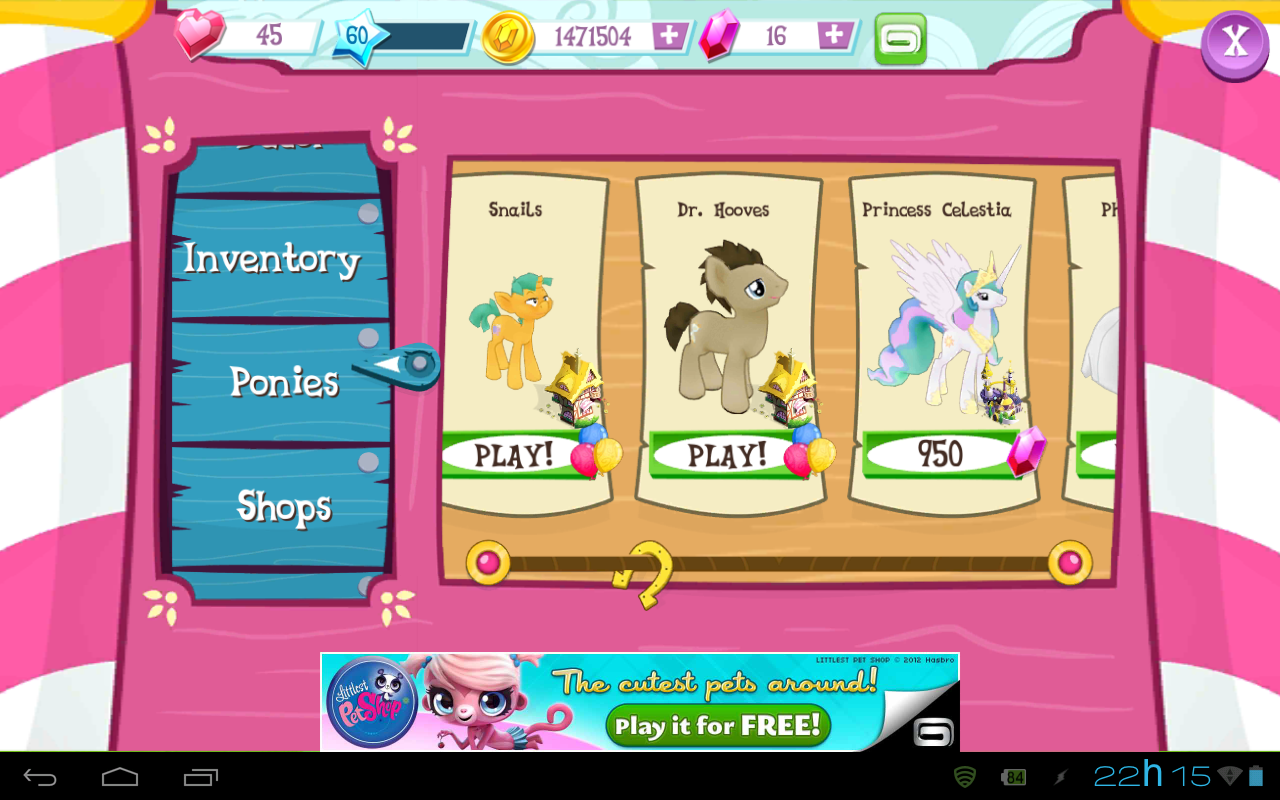Image resolution: width=1280 pixels, height=800 pixels.
Task: Close the store with the X button
Action: tap(1234, 44)
